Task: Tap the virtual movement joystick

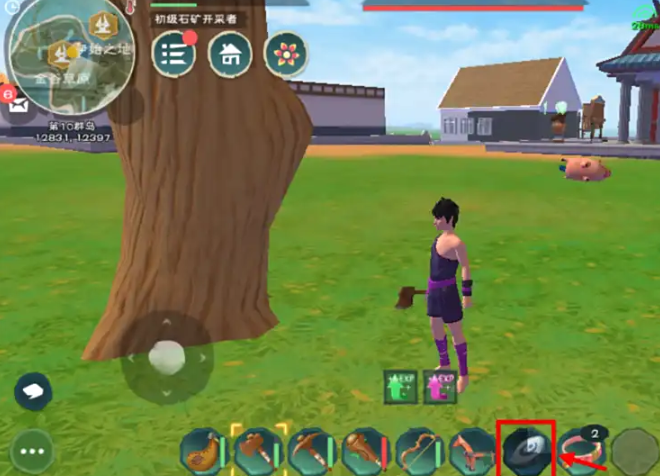Action: tap(166, 356)
